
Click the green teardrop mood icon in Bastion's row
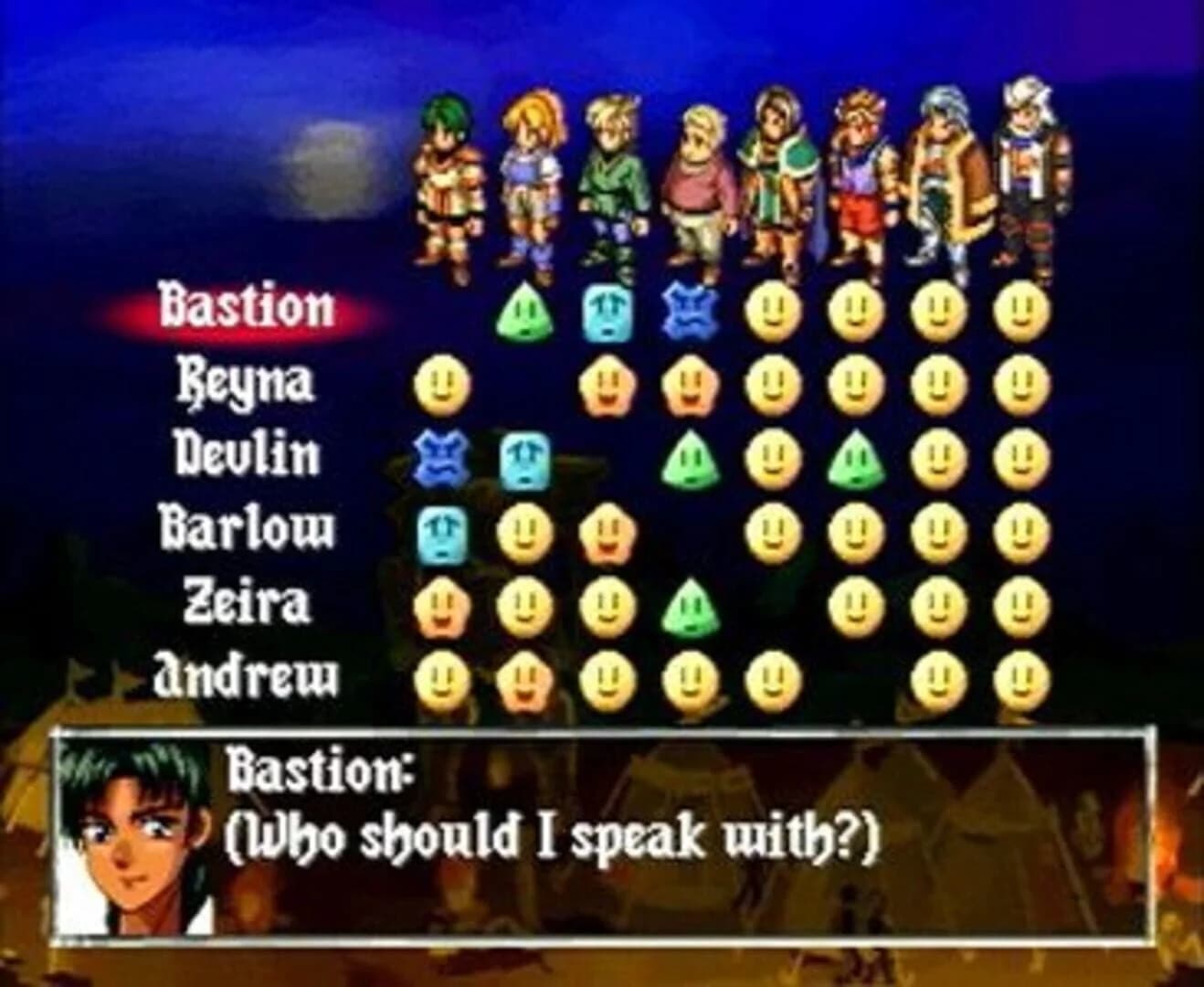click(x=525, y=311)
